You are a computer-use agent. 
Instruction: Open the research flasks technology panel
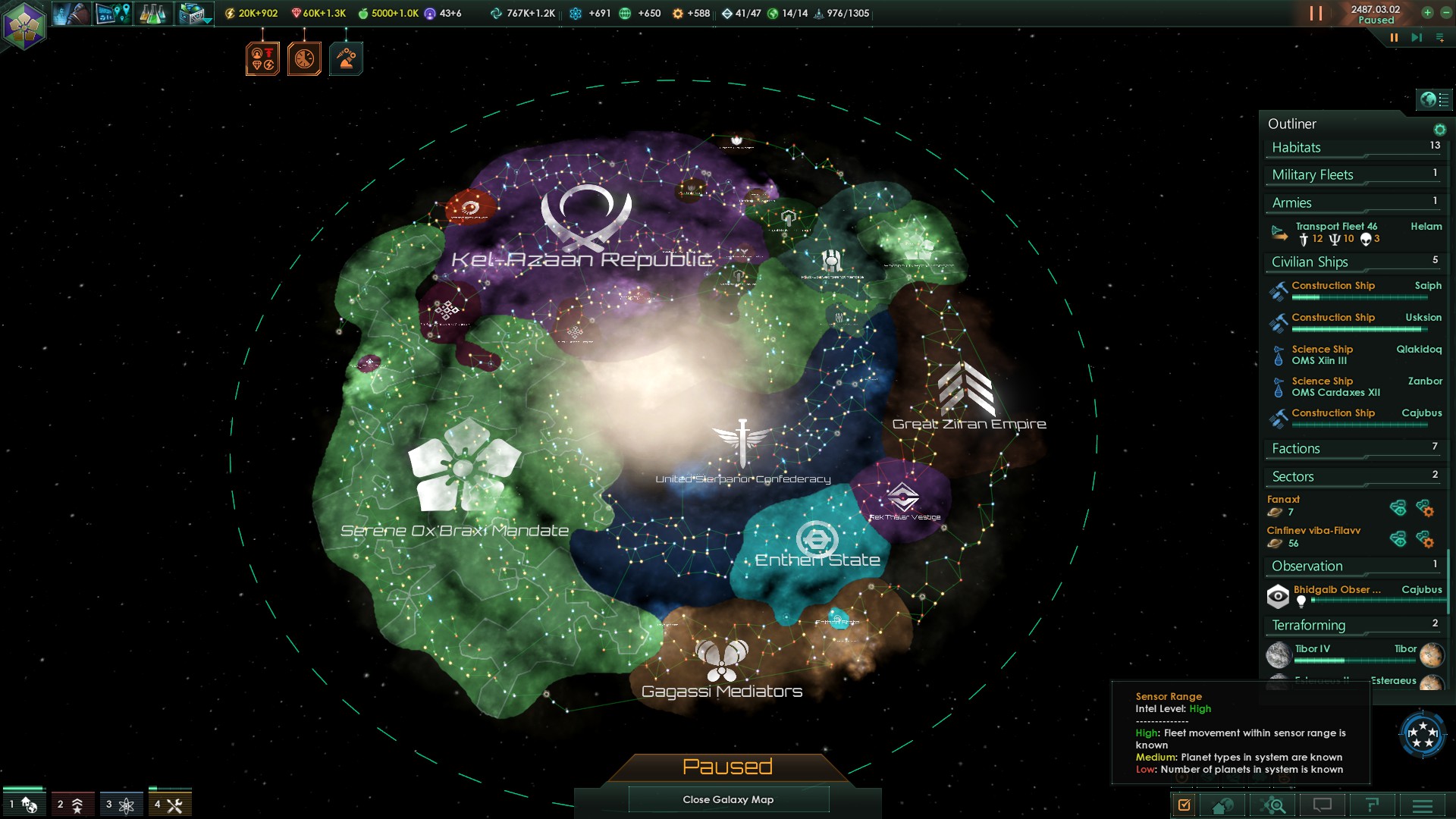(152, 14)
